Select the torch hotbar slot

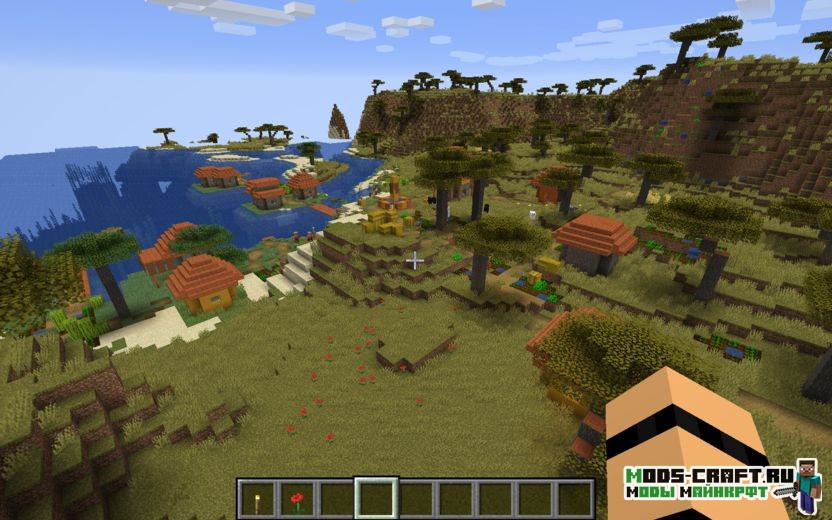pyautogui.click(x=257, y=498)
